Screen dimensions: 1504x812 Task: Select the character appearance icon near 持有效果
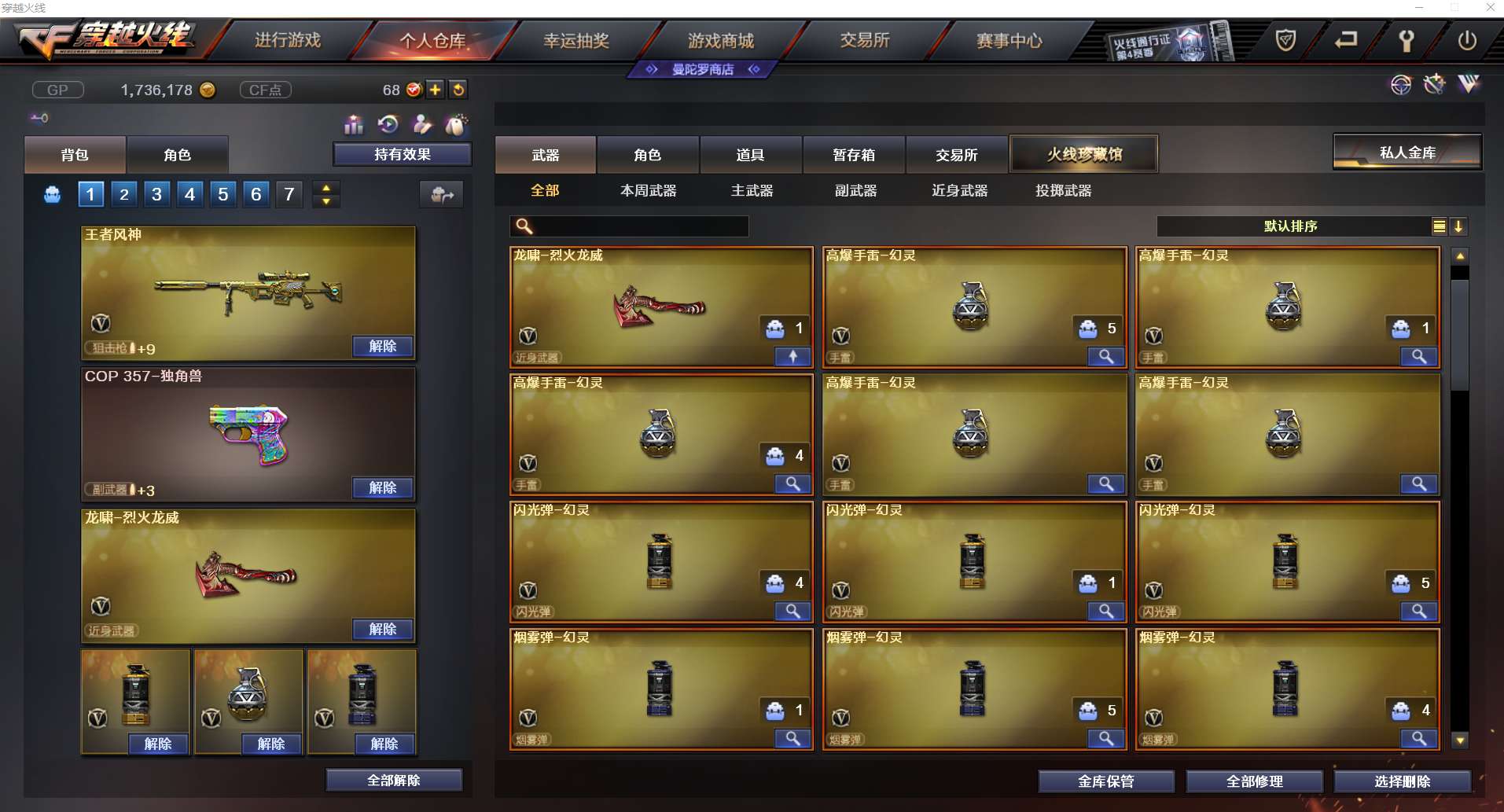(x=423, y=124)
